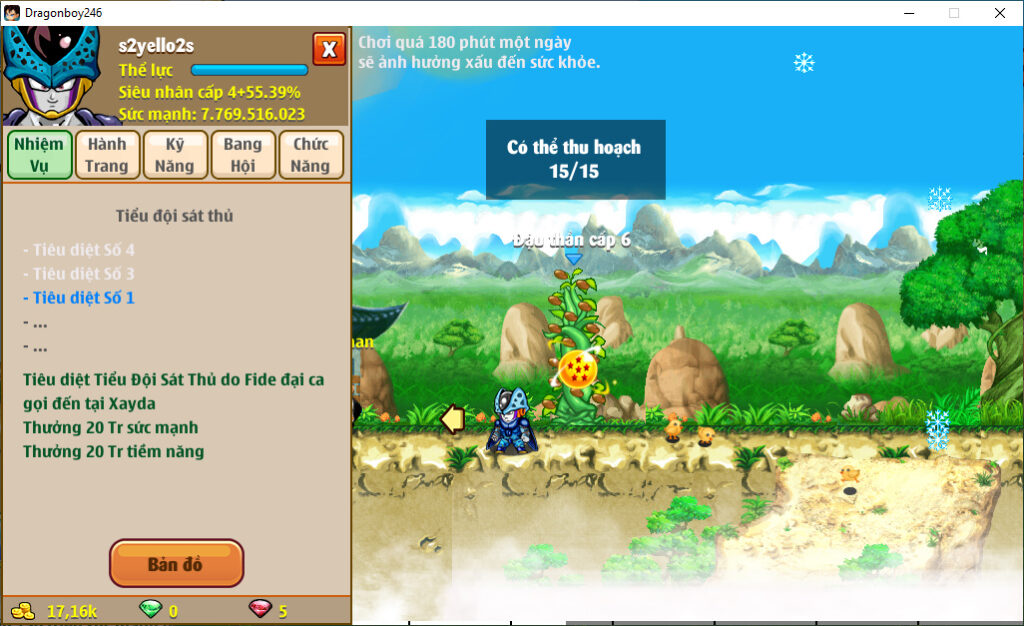The width and height of the screenshot is (1024, 626).
Task: Show the Bang Hội tab
Action: (243, 155)
